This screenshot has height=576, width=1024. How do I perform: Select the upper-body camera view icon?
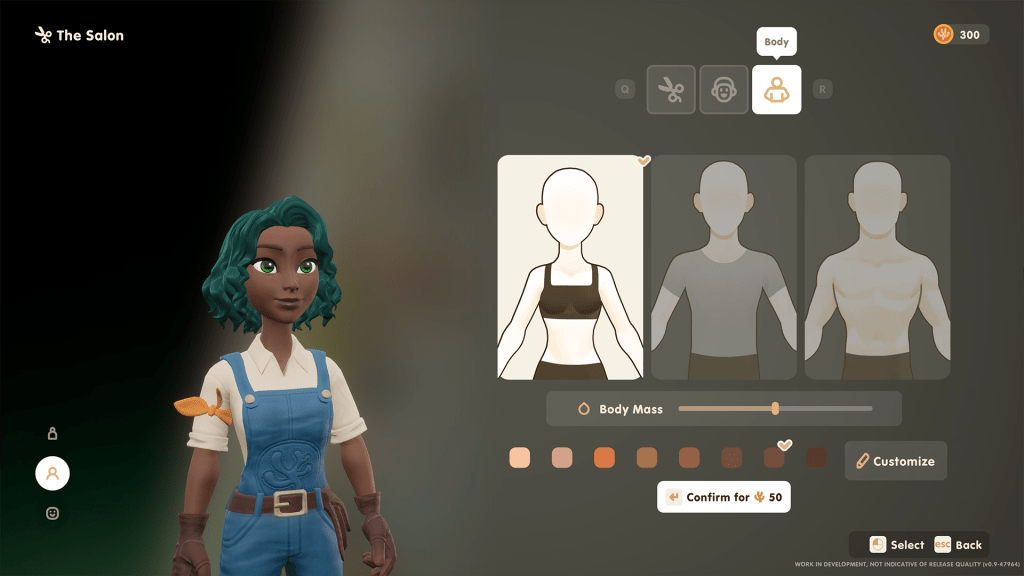[x=52, y=473]
